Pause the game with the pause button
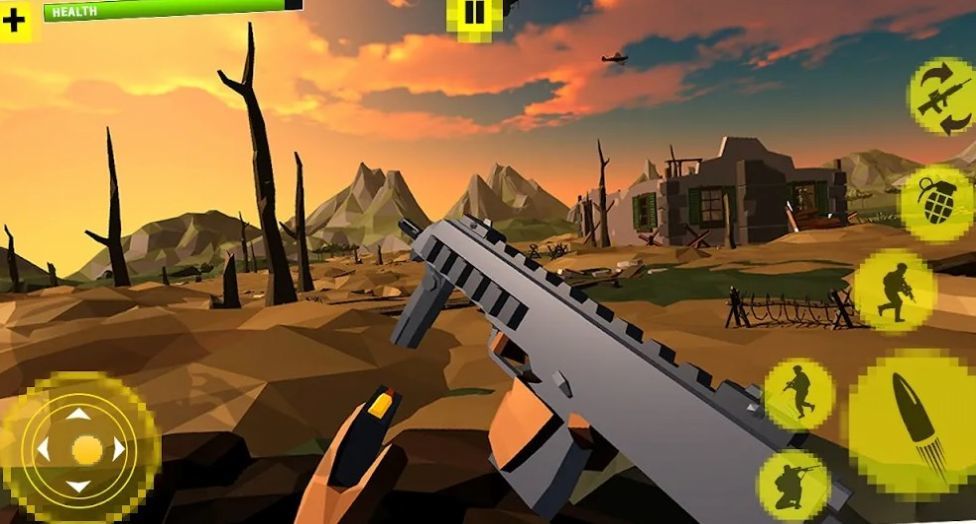976x524 pixels. (473, 15)
